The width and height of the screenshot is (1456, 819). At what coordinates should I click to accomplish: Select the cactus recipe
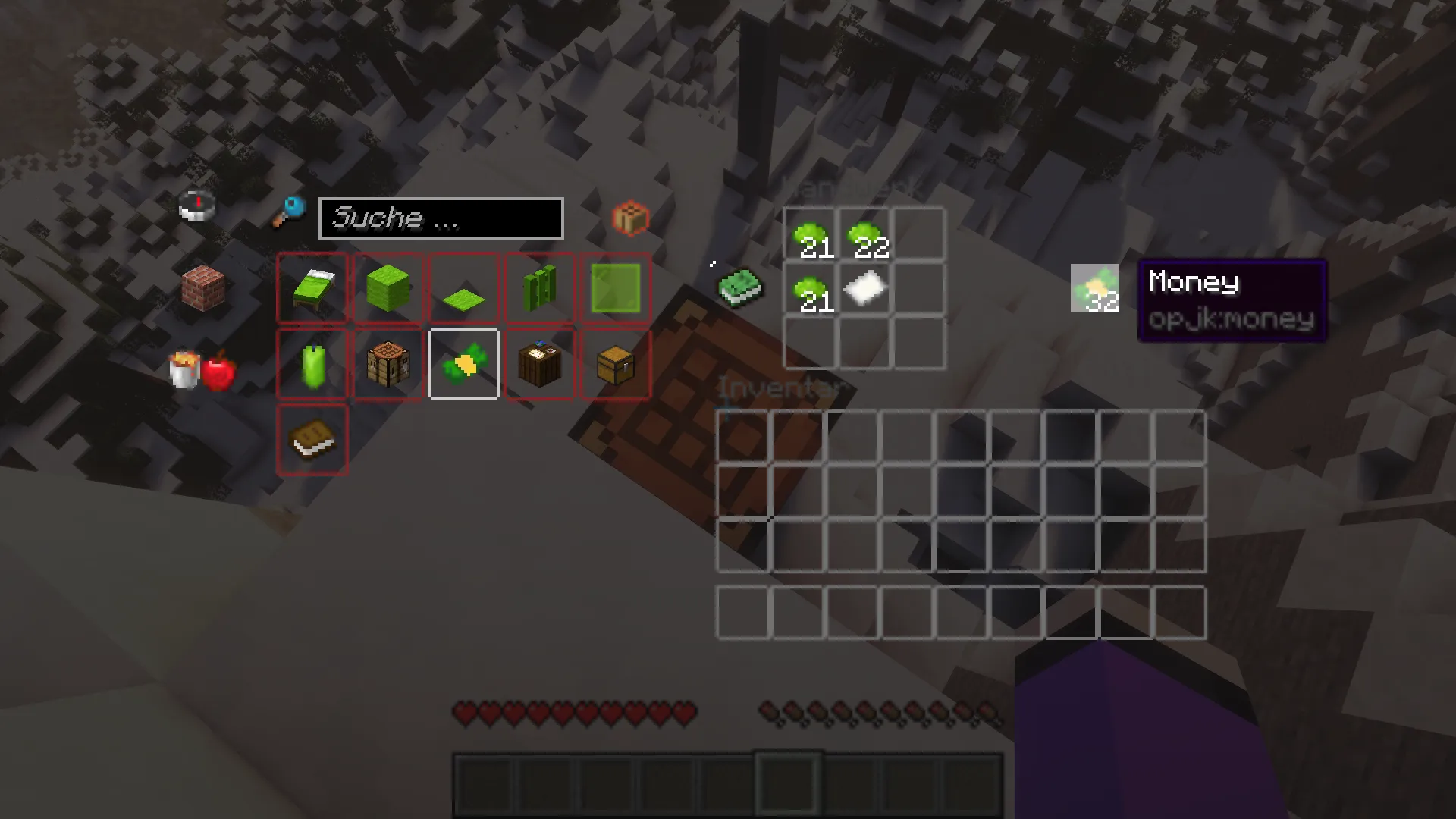click(538, 288)
